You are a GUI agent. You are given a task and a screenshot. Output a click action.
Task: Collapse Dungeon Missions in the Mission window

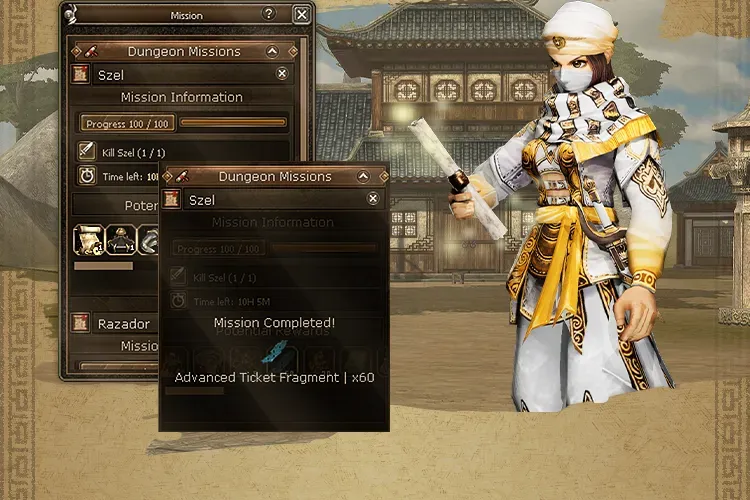coord(272,51)
